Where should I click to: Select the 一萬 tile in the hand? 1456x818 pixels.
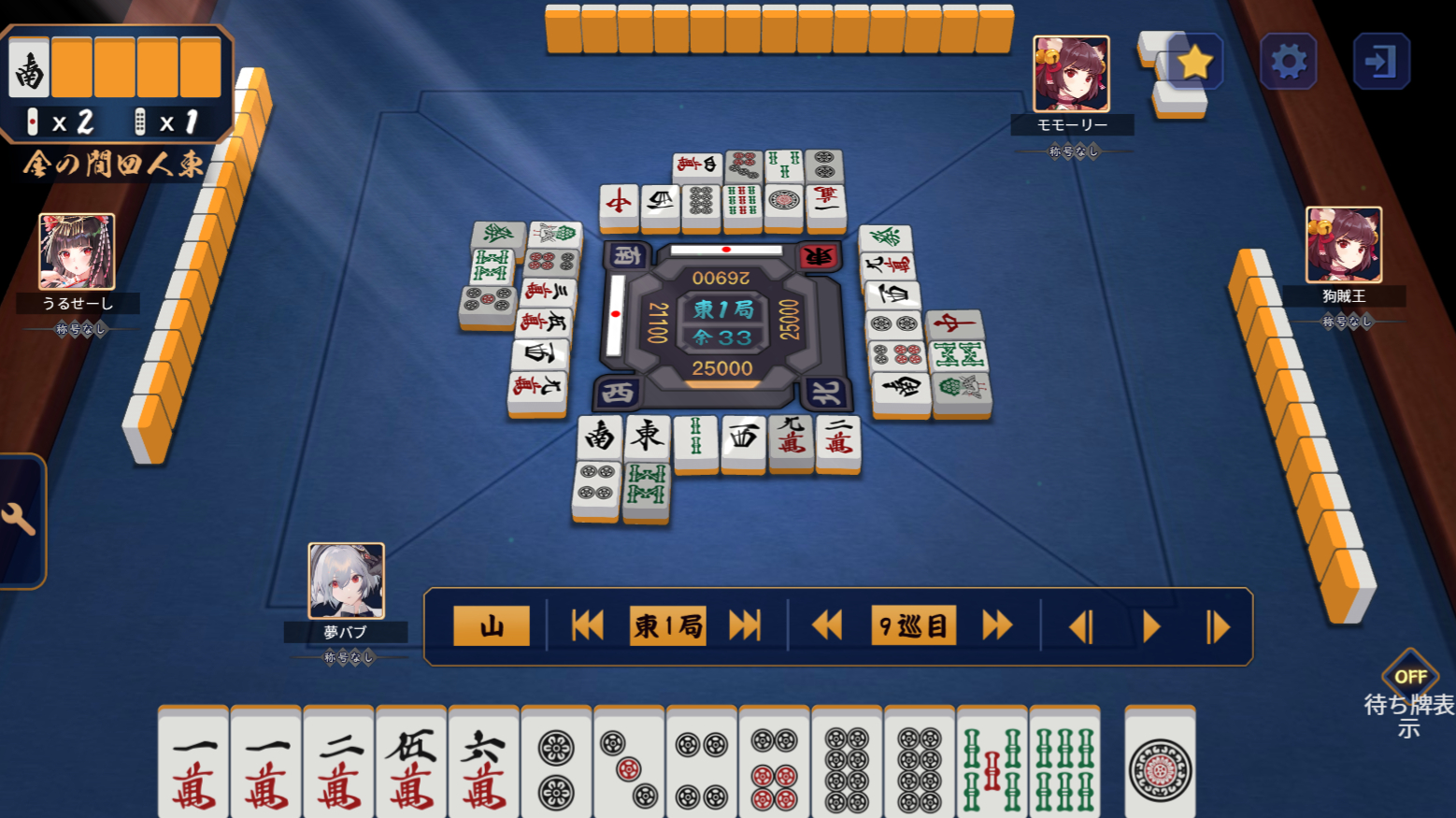(193, 759)
